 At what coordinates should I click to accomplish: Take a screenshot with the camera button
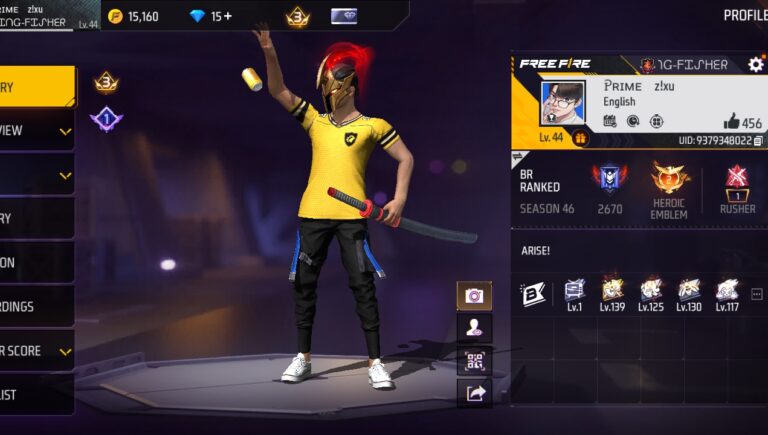click(x=474, y=296)
